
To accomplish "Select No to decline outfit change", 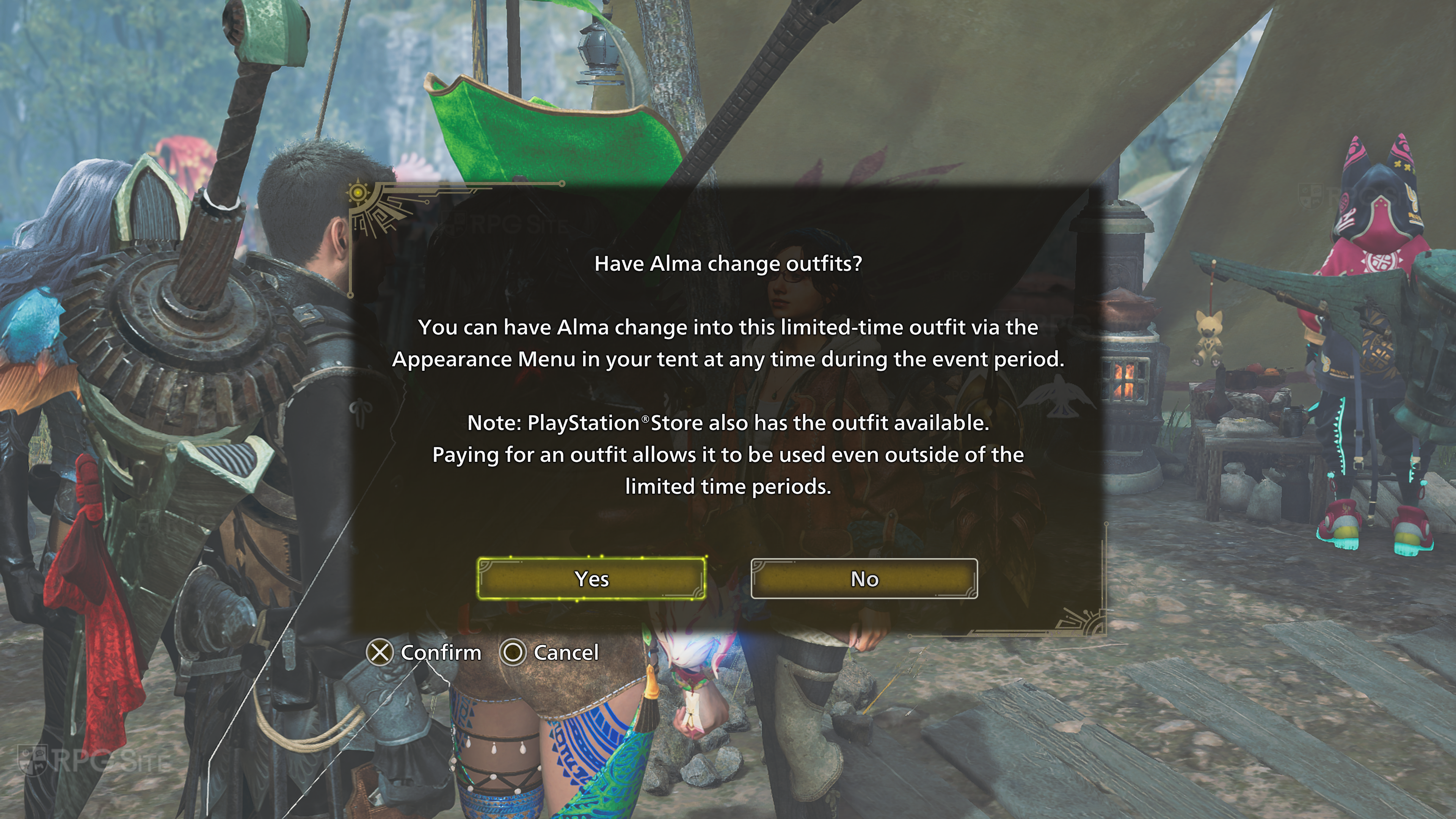I will [864, 579].
